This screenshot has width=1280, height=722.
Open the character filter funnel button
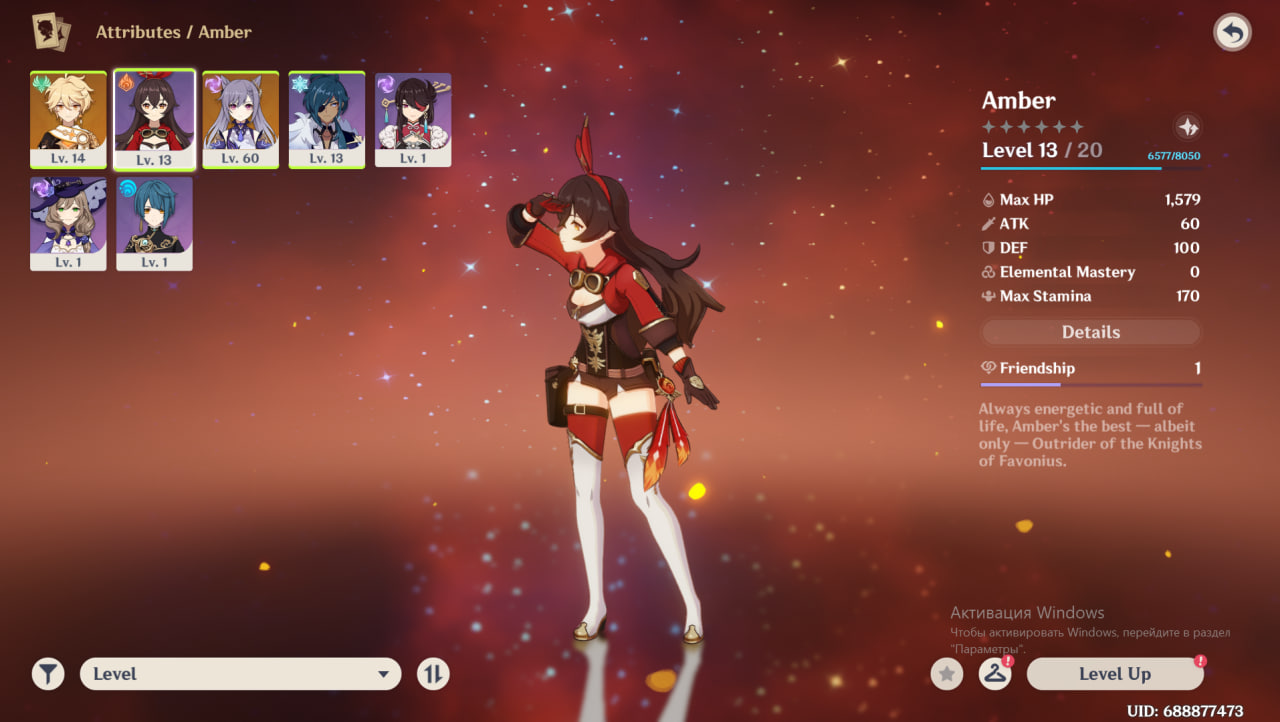click(x=47, y=674)
